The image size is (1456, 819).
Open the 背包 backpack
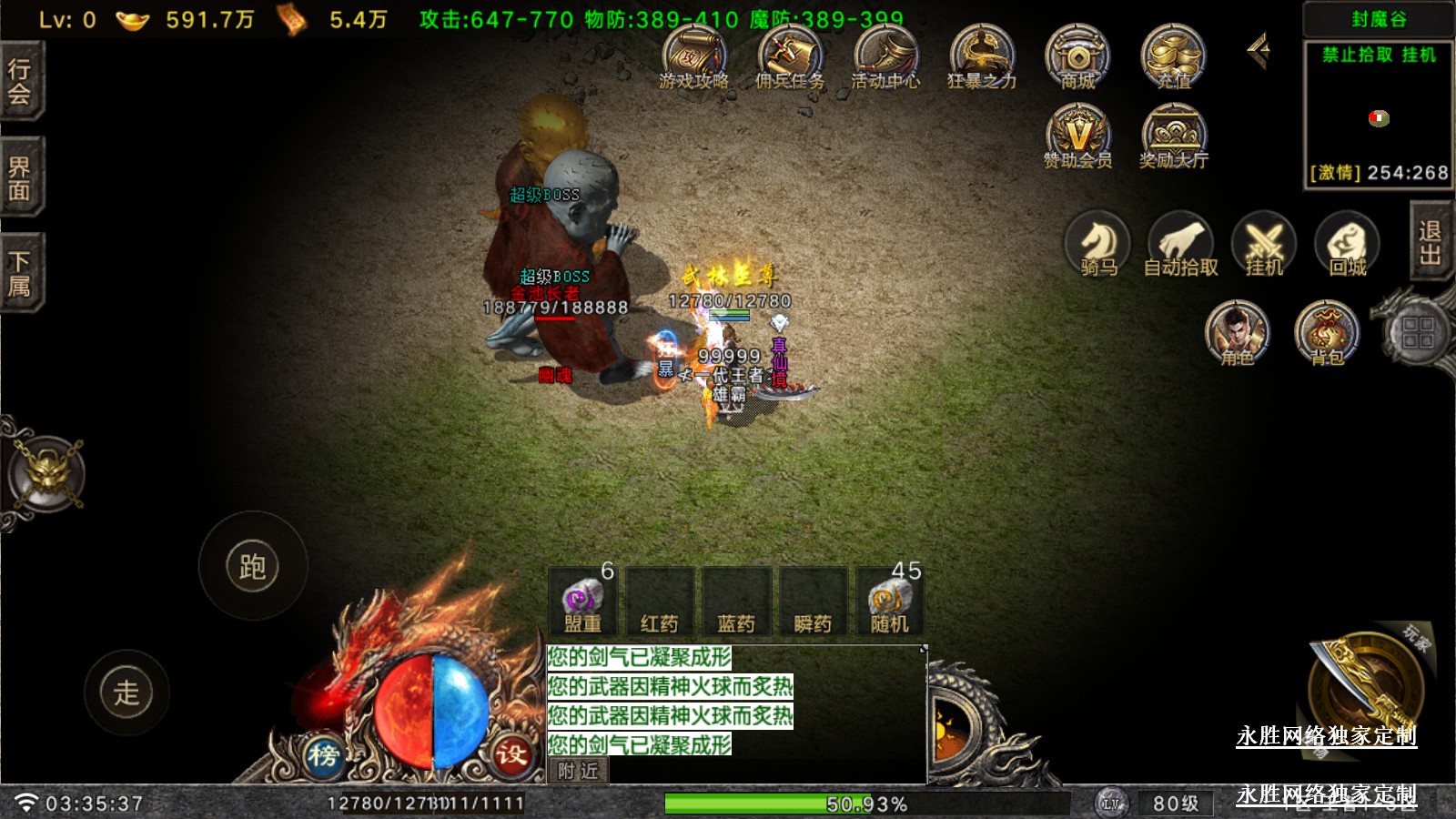[1327, 333]
